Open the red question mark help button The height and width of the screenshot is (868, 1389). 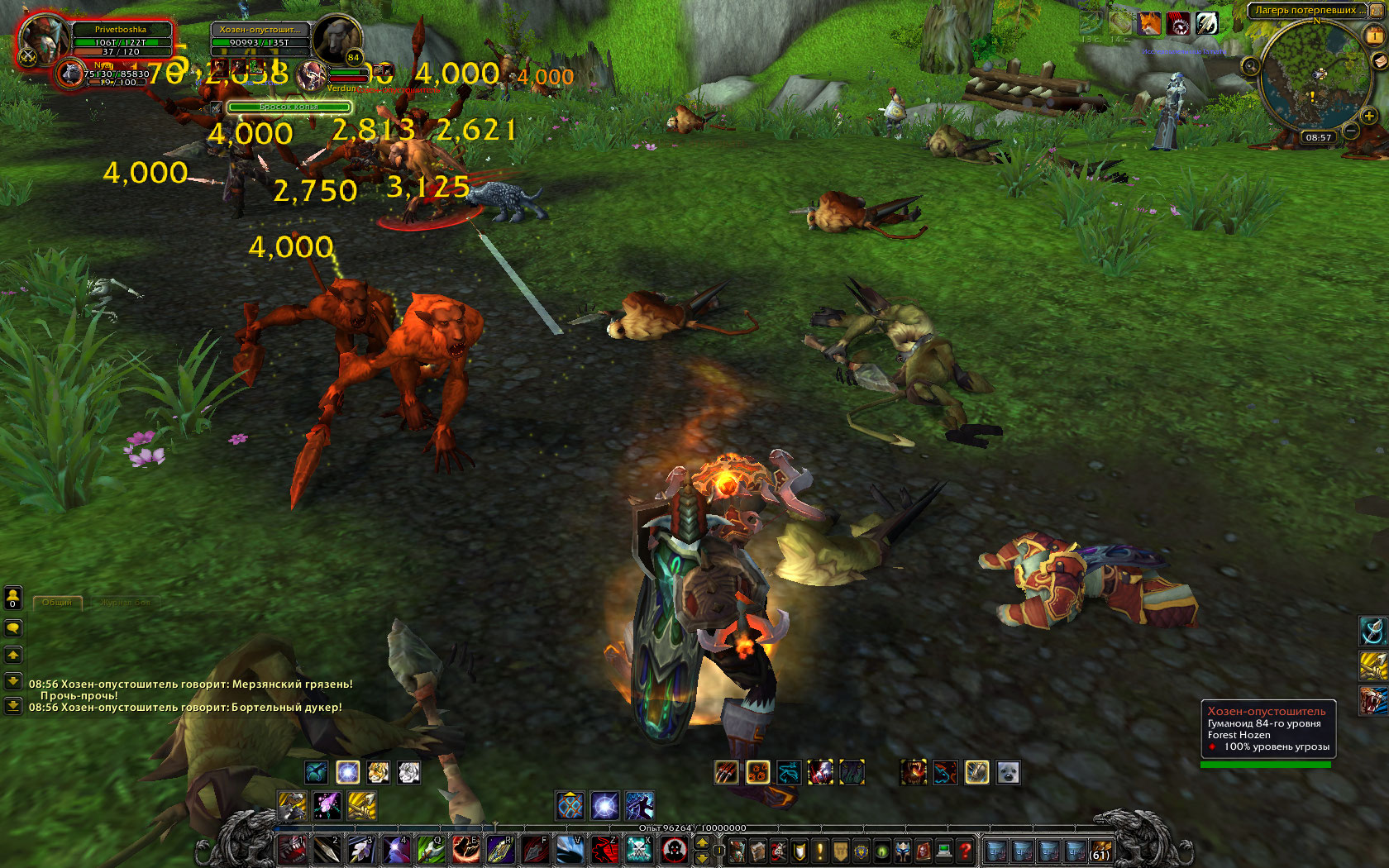965,850
